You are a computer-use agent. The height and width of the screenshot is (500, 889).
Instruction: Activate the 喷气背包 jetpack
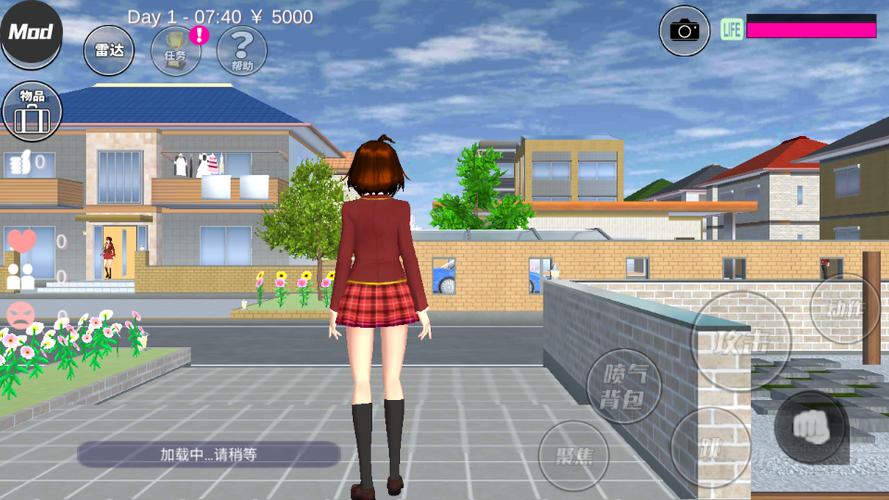click(624, 386)
